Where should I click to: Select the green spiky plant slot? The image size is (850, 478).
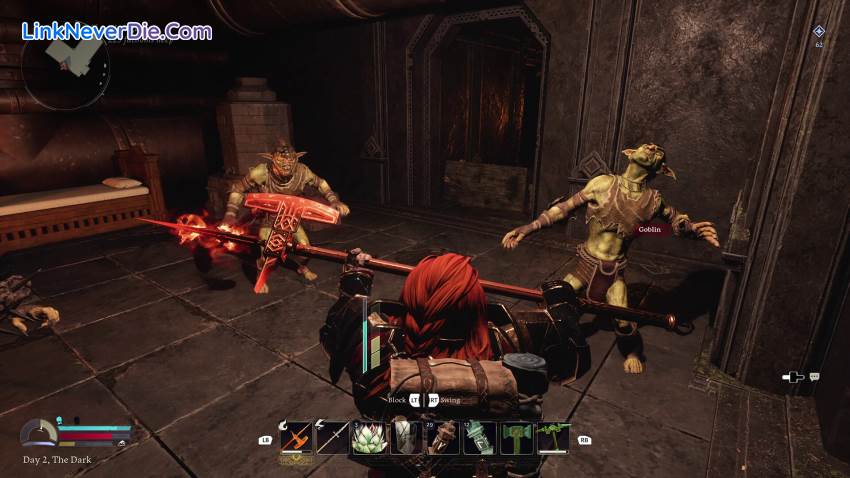pos(370,438)
